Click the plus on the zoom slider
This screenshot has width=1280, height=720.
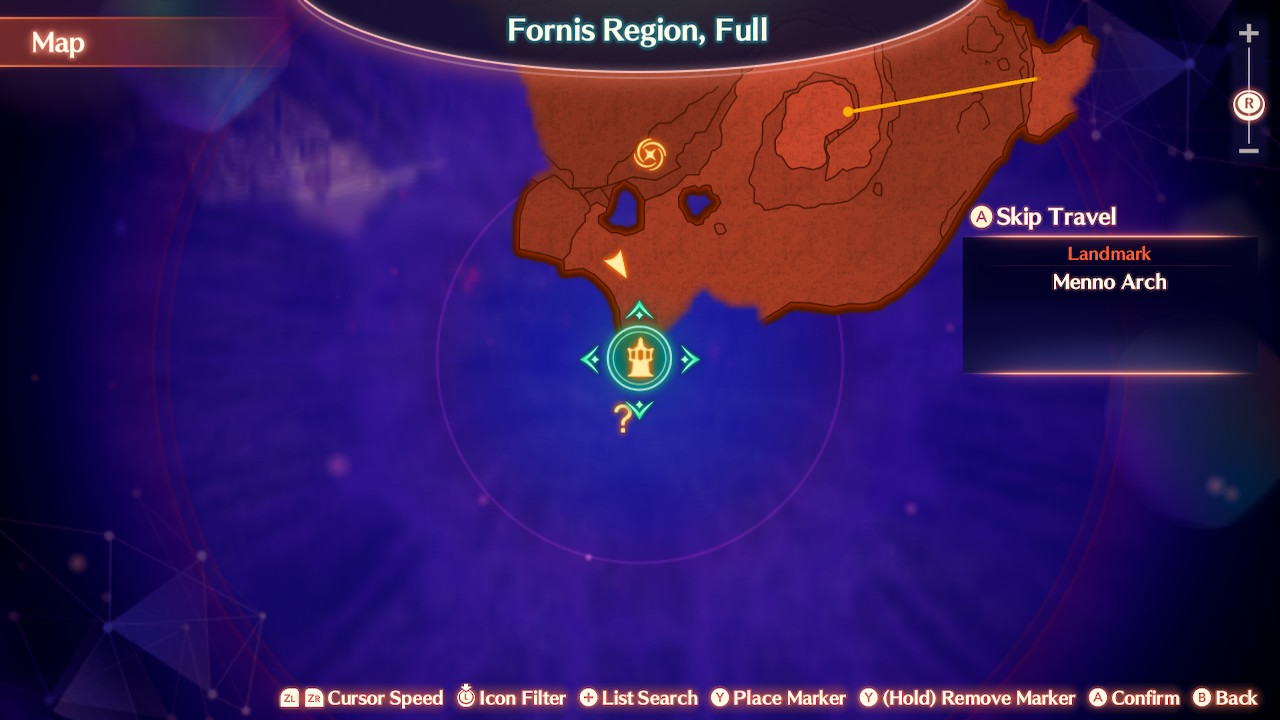click(x=1248, y=32)
